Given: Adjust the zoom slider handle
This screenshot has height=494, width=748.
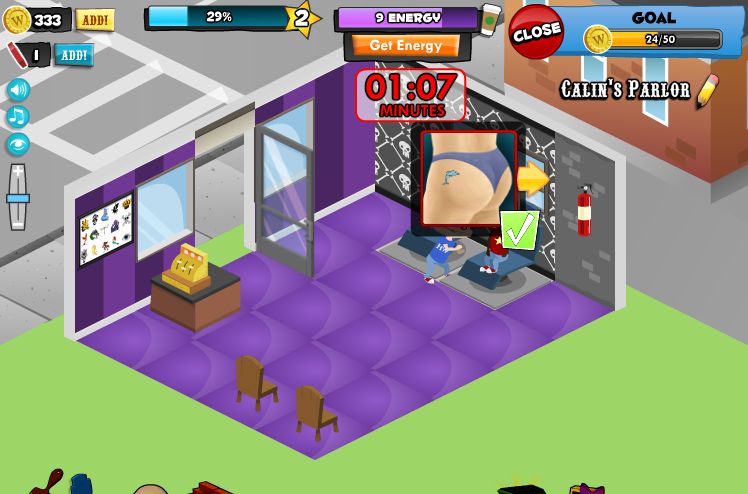Looking at the screenshot, I should pos(18,198).
